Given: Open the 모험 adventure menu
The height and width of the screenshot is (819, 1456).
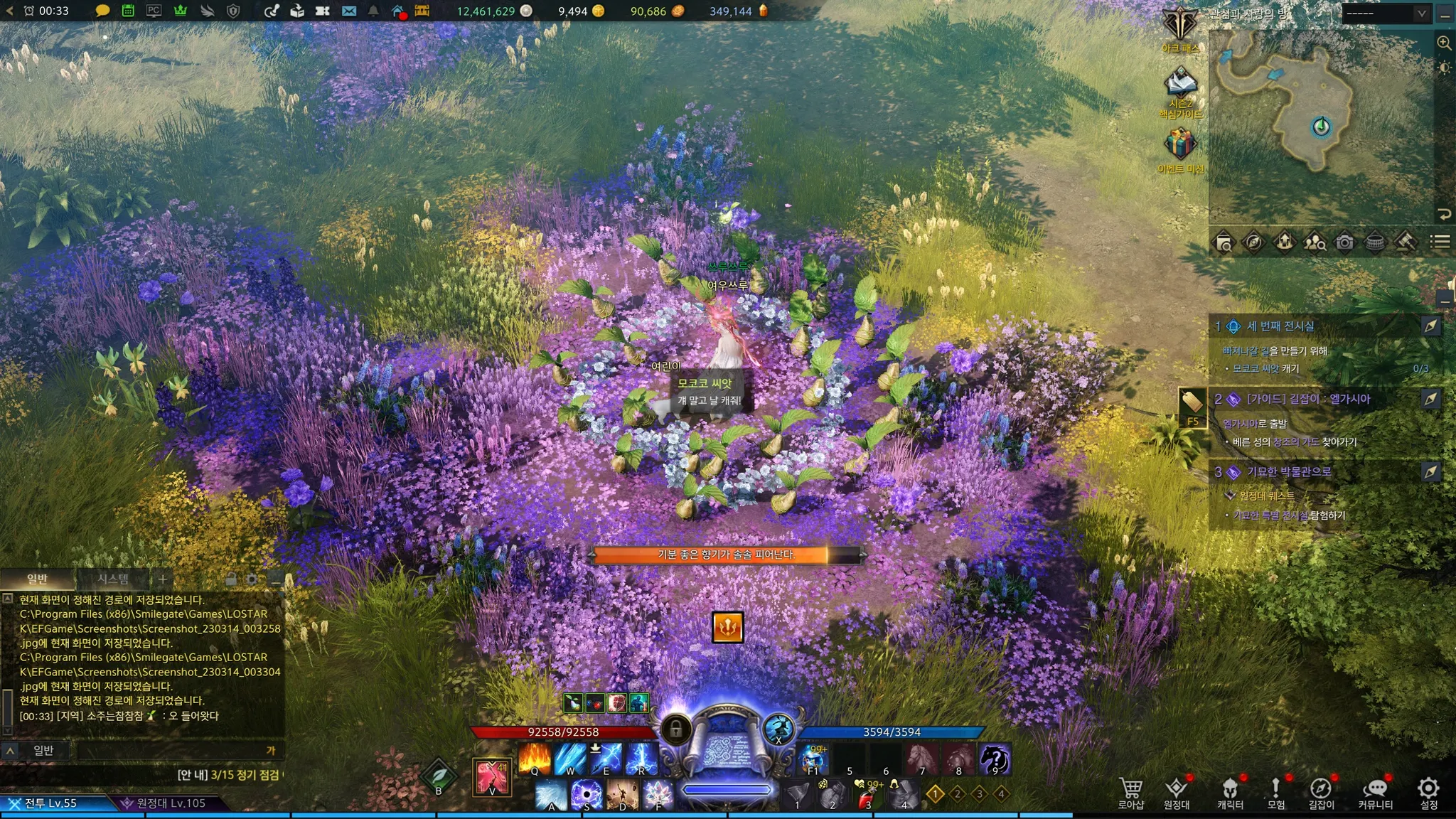Looking at the screenshot, I should pyautogui.click(x=1275, y=792).
